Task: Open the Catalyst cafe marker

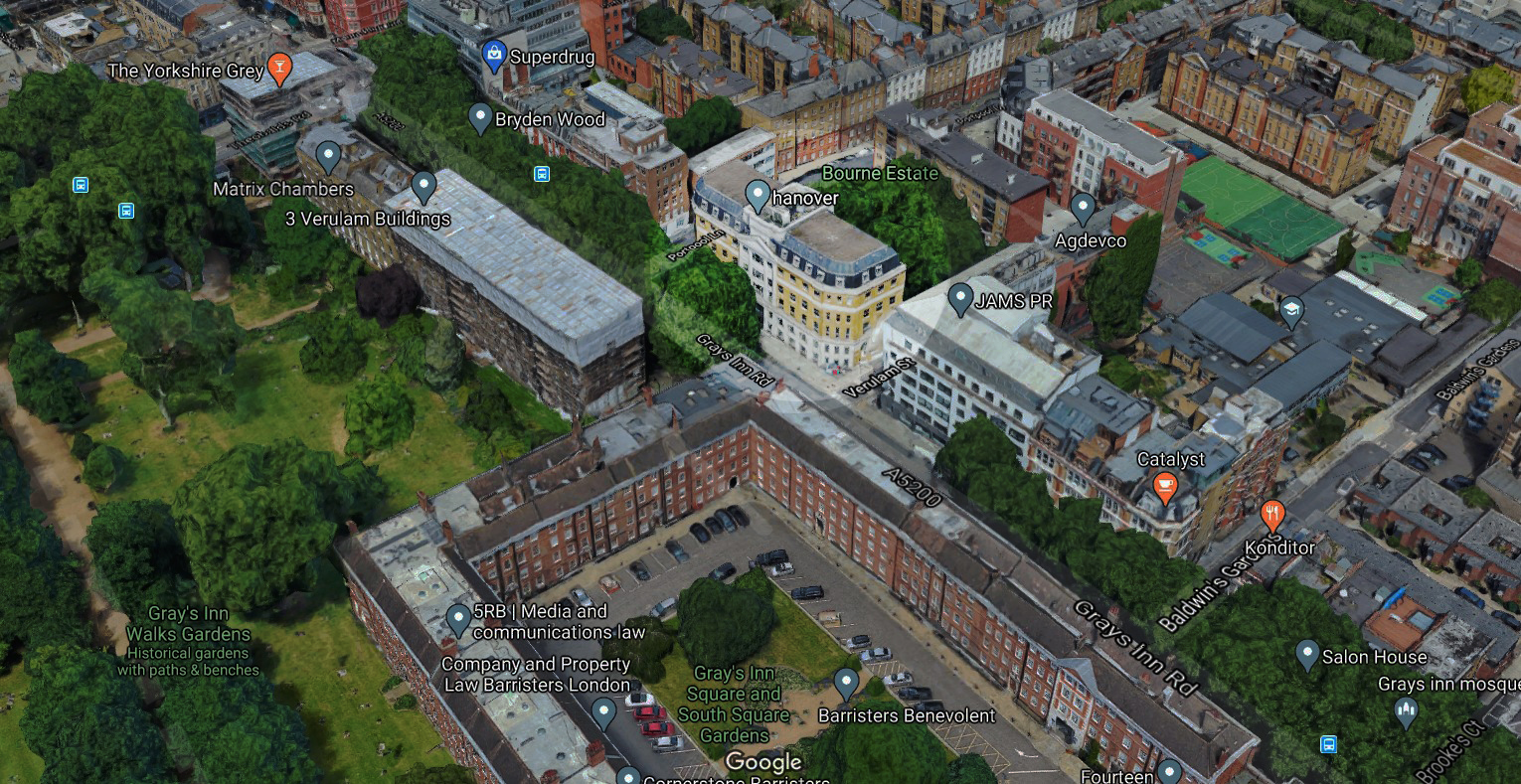Action: pos(1165,487)
